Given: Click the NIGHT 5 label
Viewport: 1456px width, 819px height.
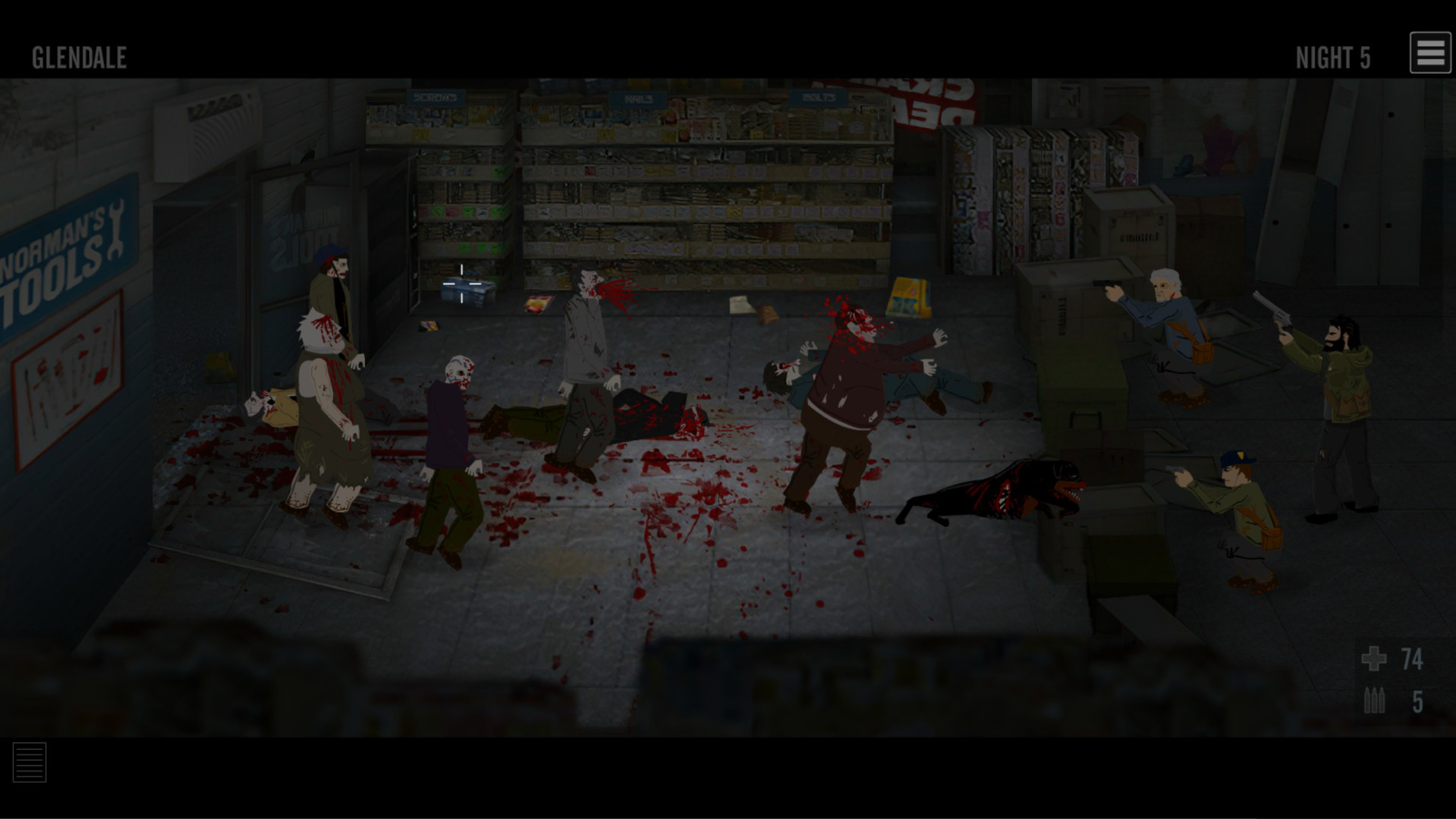Looking at the screenshot, I should 1333,55.
